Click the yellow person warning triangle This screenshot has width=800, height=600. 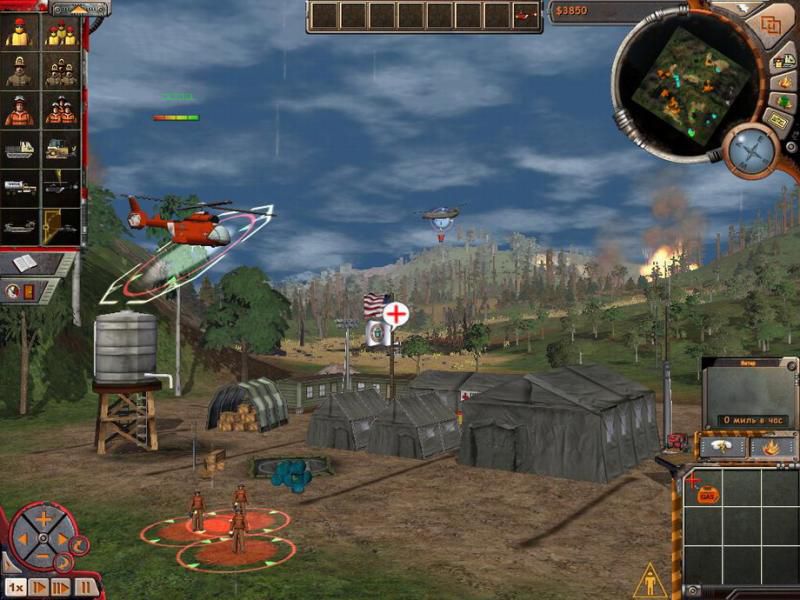(x=650, y=579)
